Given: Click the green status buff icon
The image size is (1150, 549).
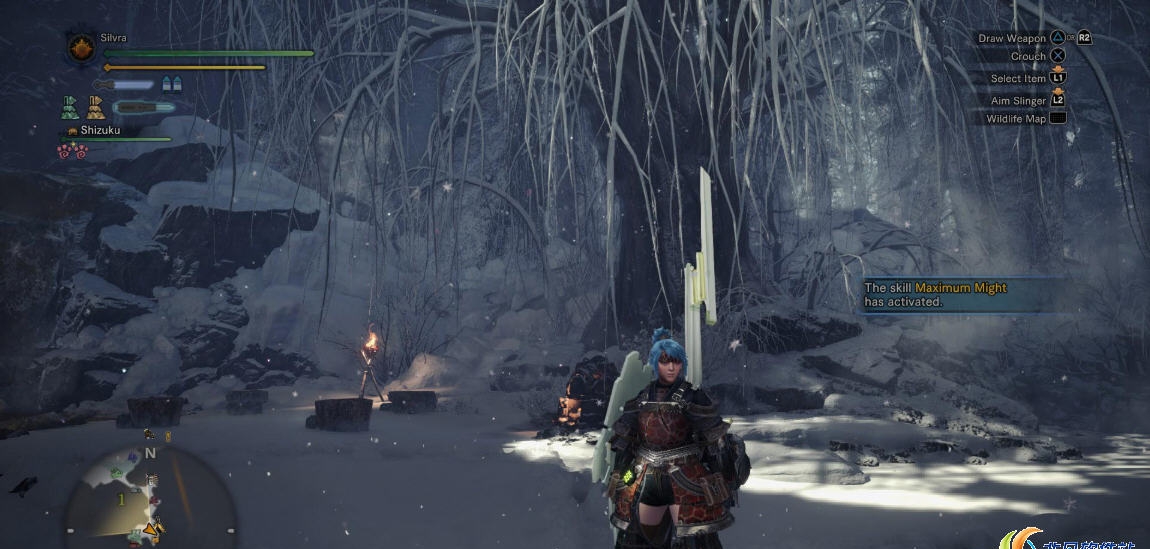Looking at the screenshot, I should (x=70, y=107).
